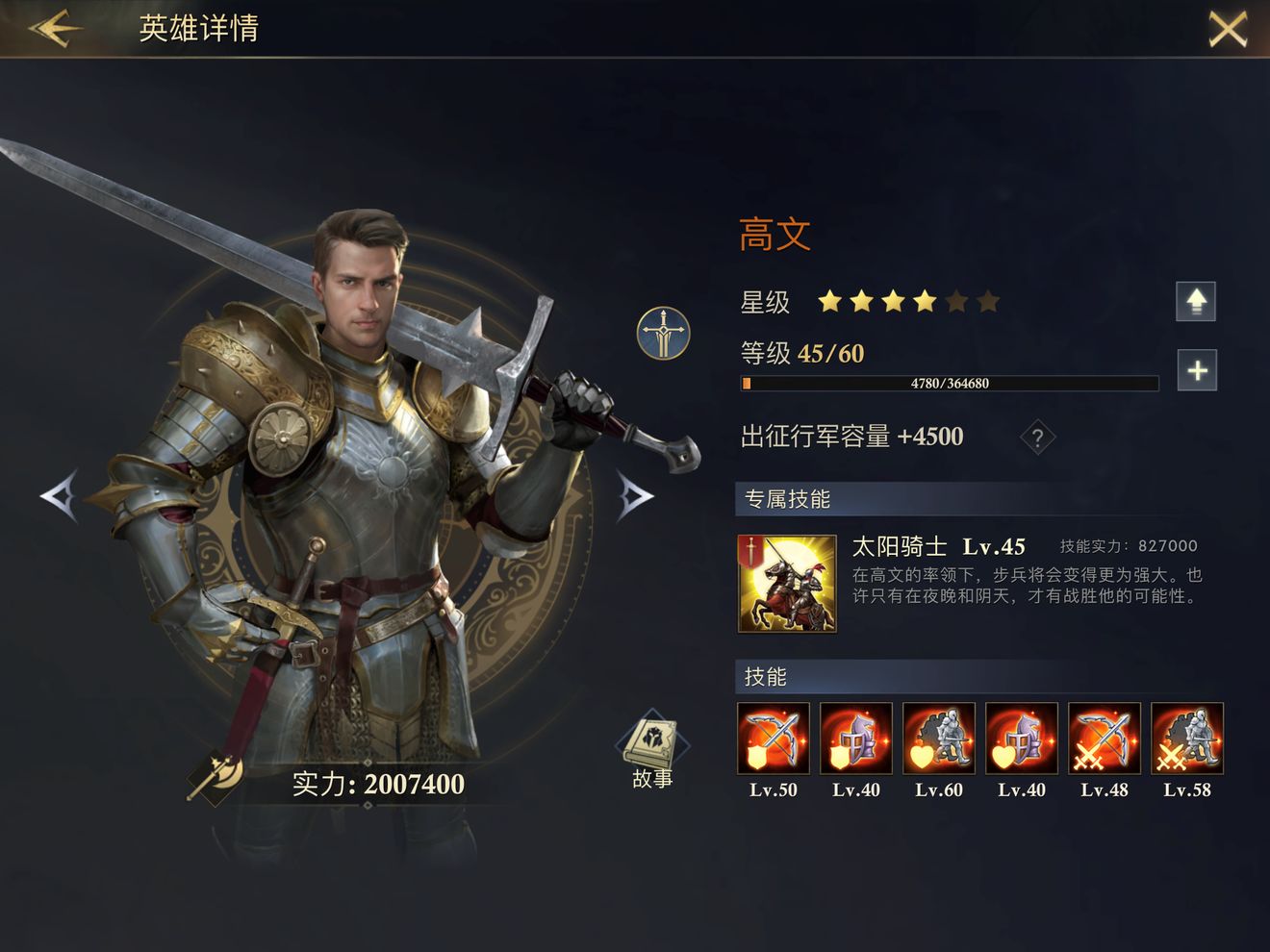Select the Lv.60 infantry heart skill icon
Screen dimensions: 1270x952
938,739
